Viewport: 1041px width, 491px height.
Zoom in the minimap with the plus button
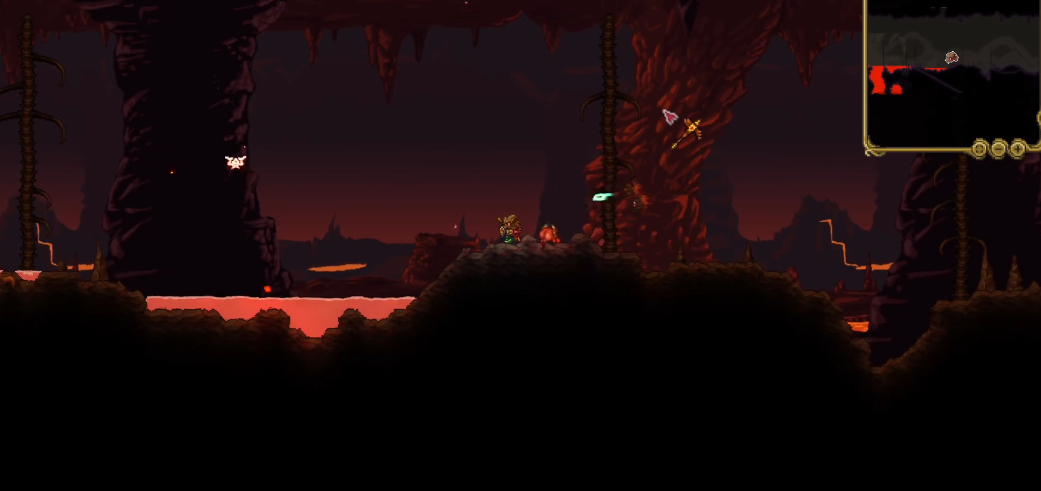pos(1018,149)
